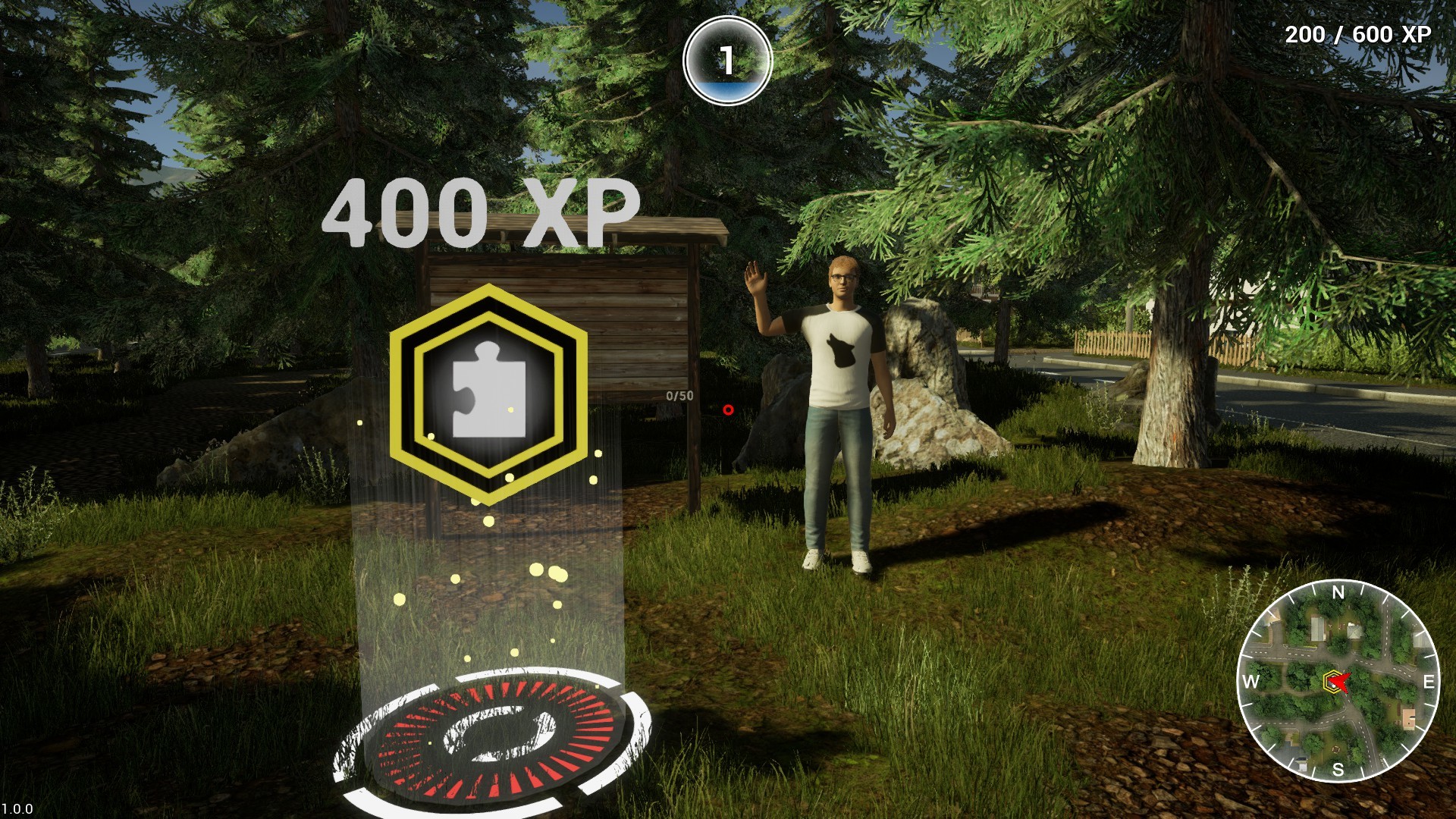
Task: Click the 200 / 600 XP counter
Action: pos(1357,34)
